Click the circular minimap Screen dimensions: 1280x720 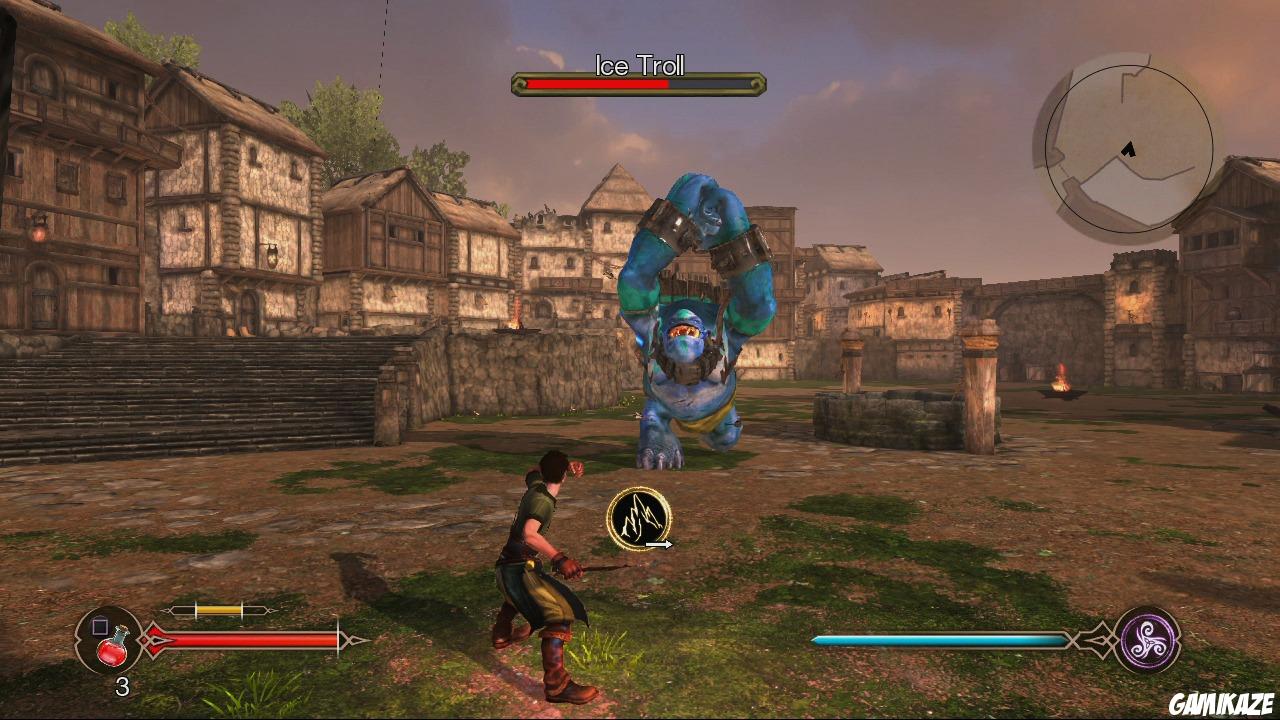[1128, 148]
